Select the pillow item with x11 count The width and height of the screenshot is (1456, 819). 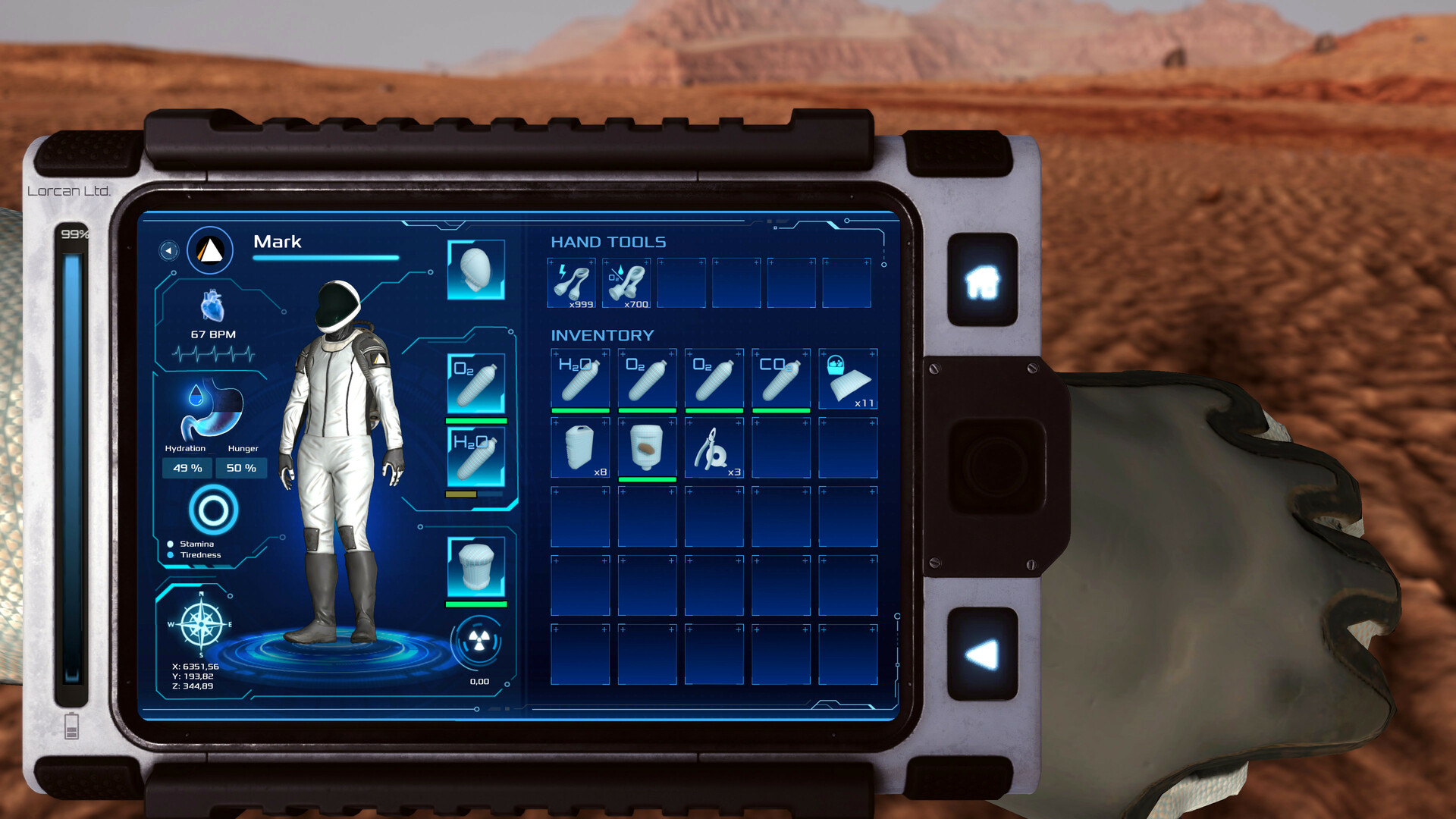coord(848,379)
